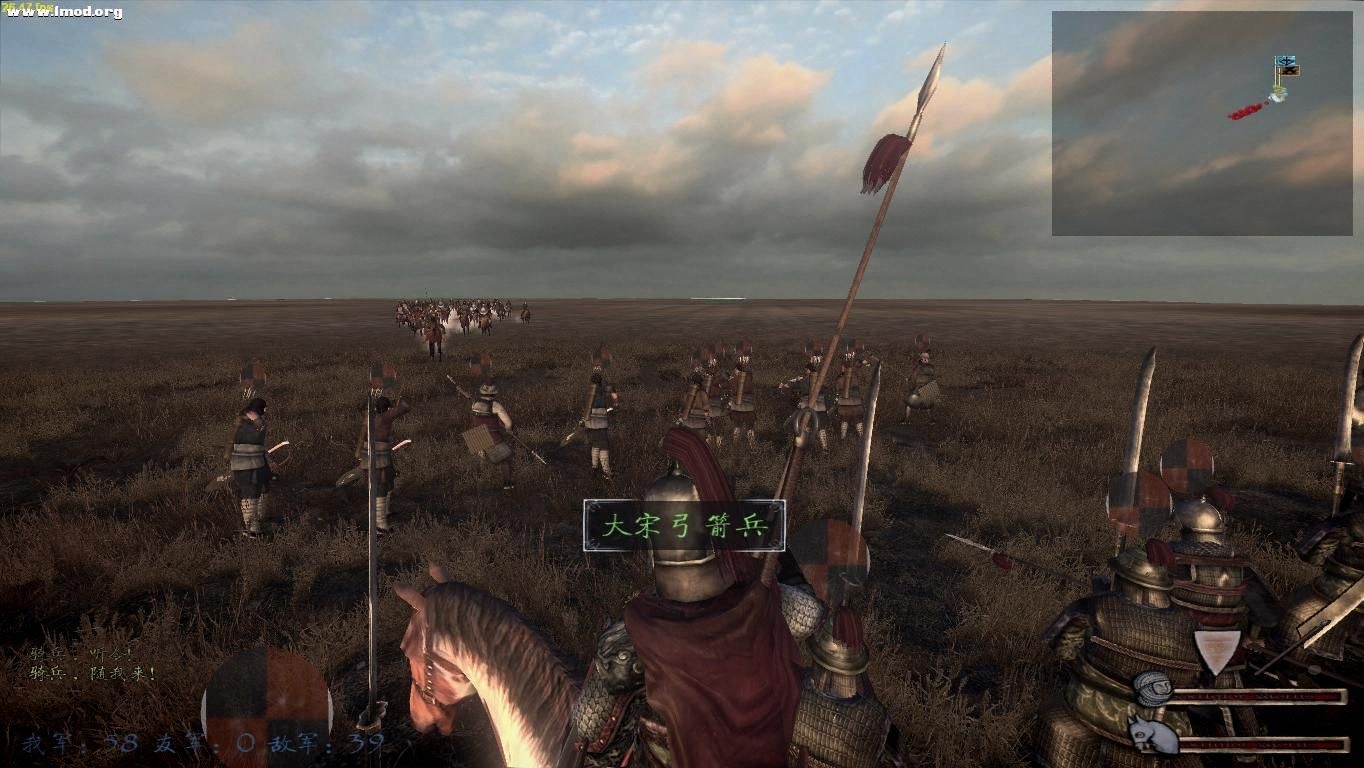Toggle the horse health bar display

[x=1260, y=745]
